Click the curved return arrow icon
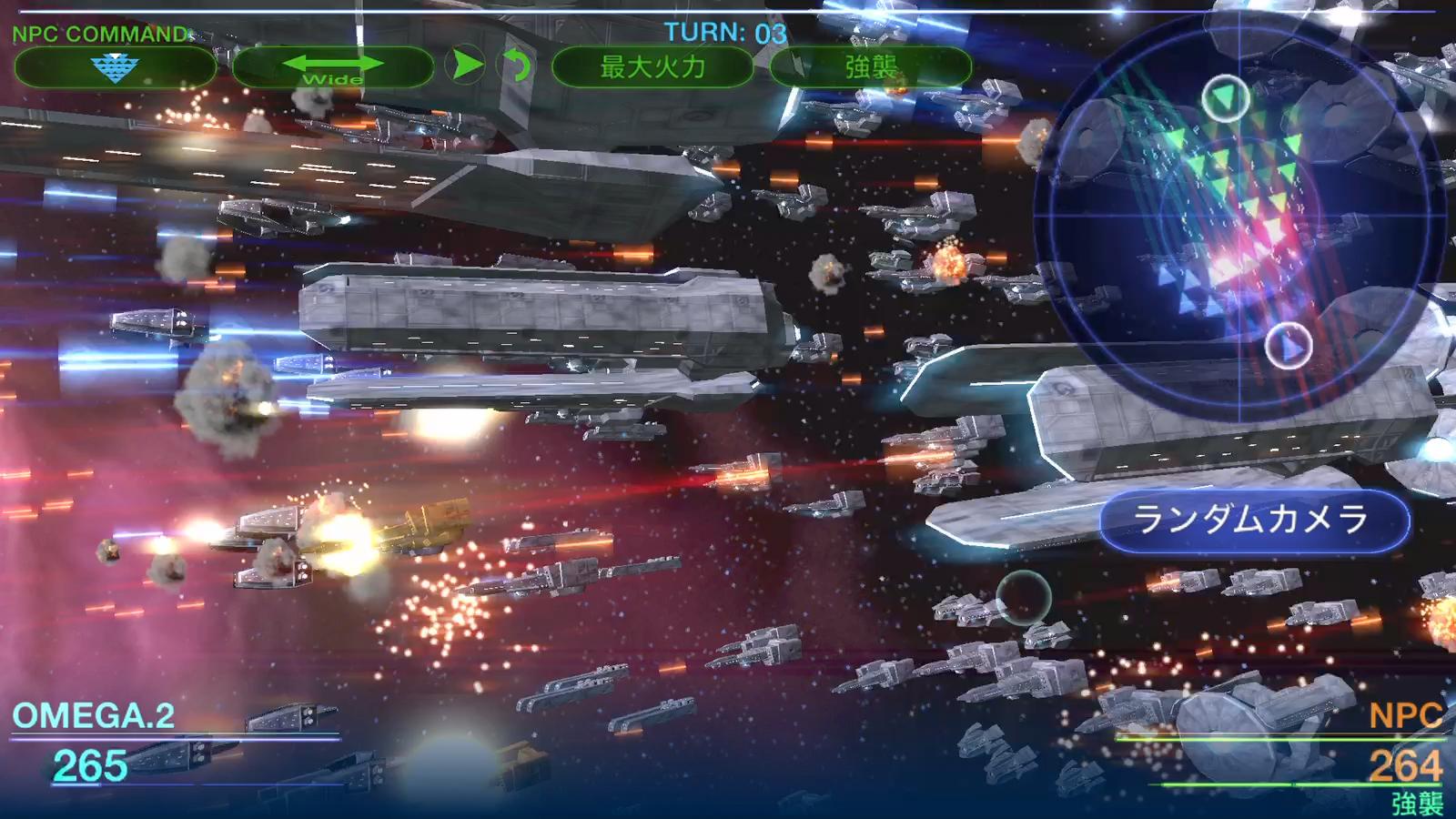1456x819 pixels. pos(516,65)
